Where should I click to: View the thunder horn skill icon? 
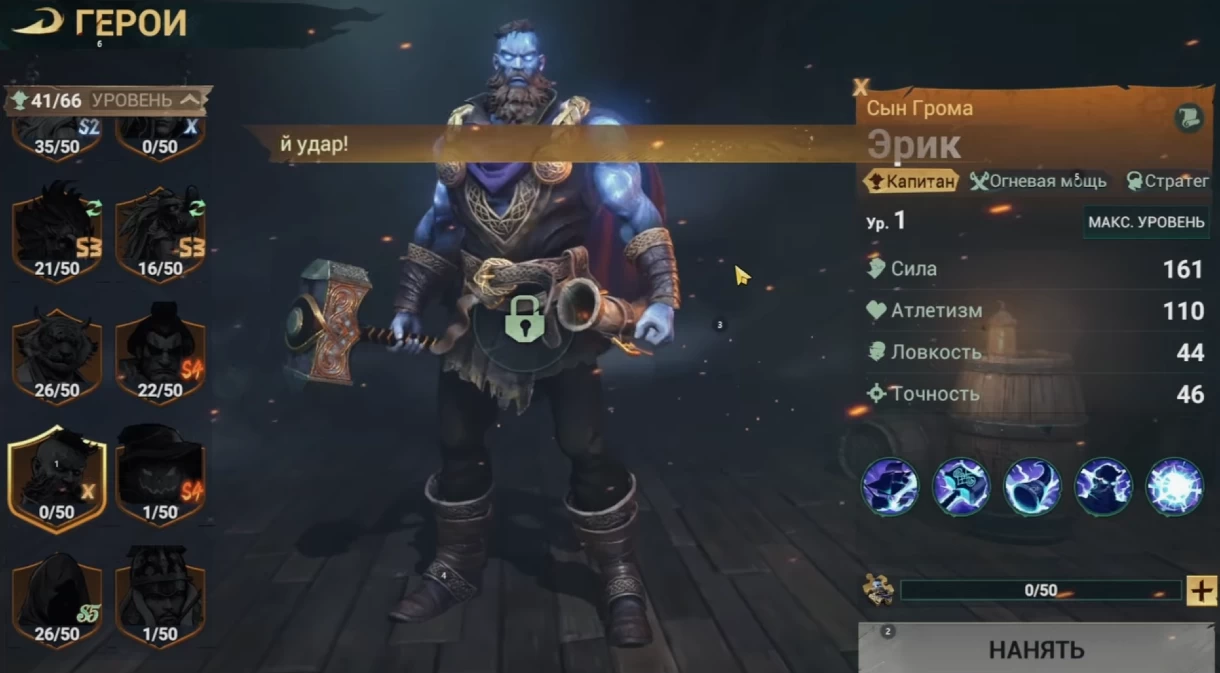pos(1032,487)
